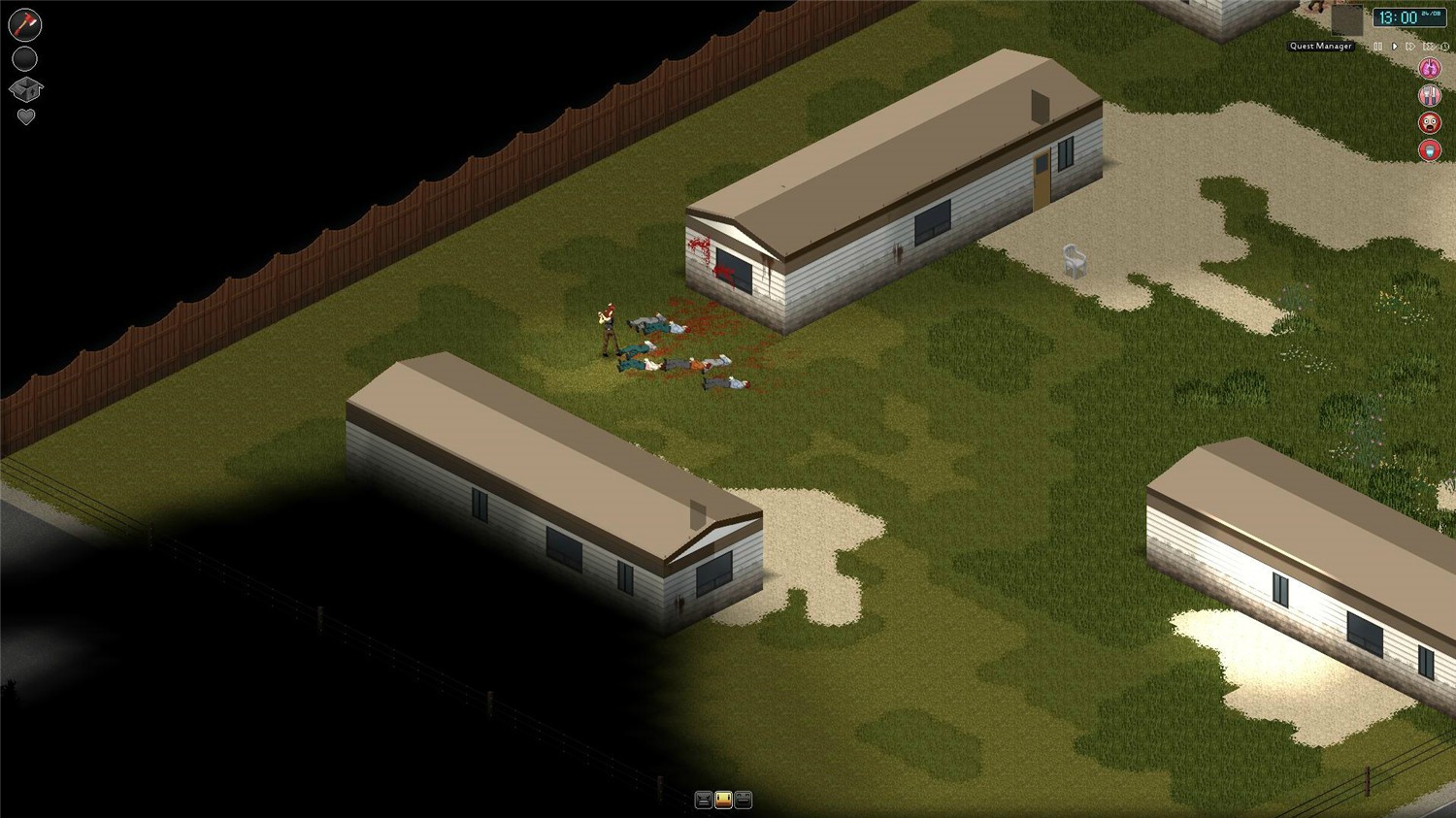Click the panicked face moodle
Image resolution: width=1456 pixels, height=818 pixels.
(x=1430, y=121)
